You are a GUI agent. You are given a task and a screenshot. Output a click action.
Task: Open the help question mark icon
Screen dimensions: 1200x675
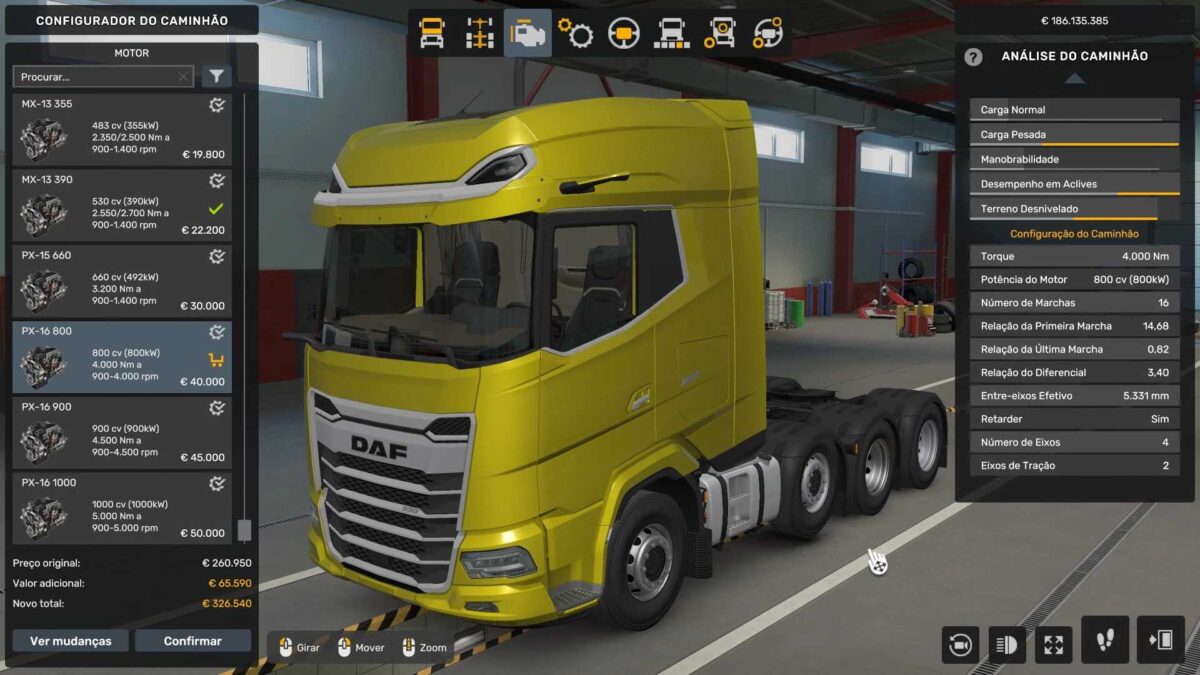point(973,57)
